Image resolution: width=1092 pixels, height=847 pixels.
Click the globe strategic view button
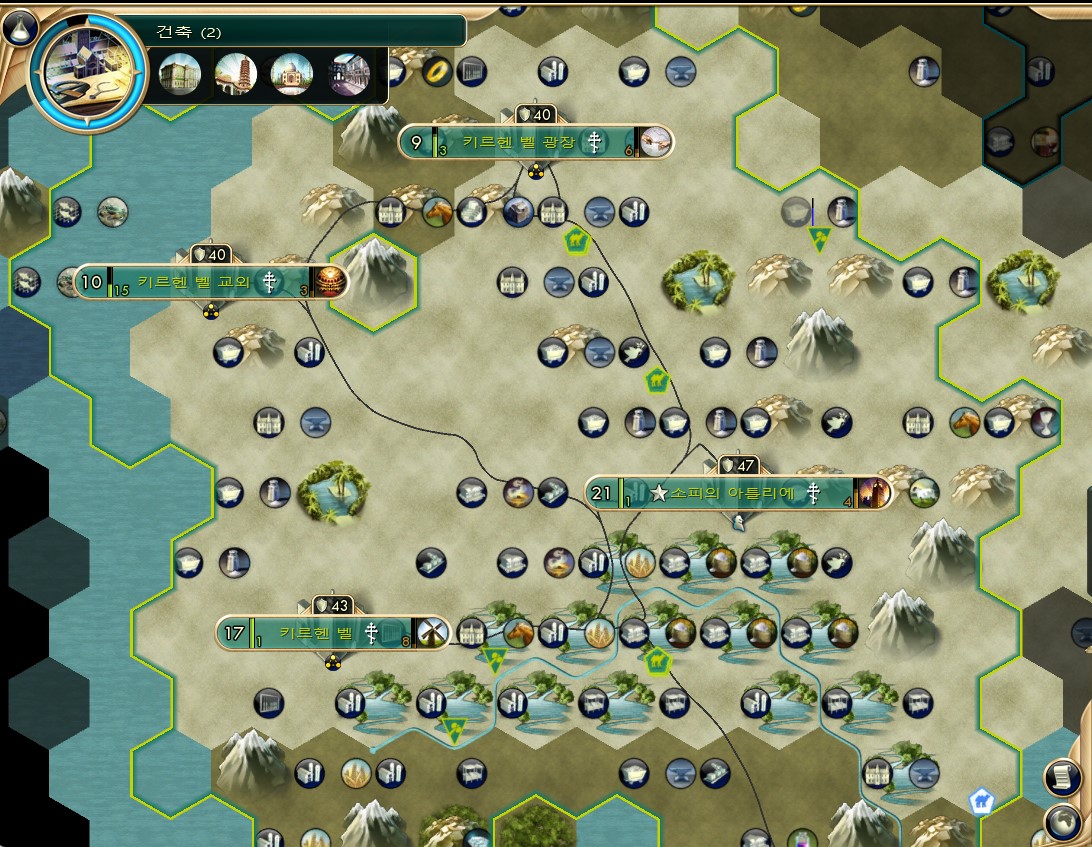coord(1064,822)
